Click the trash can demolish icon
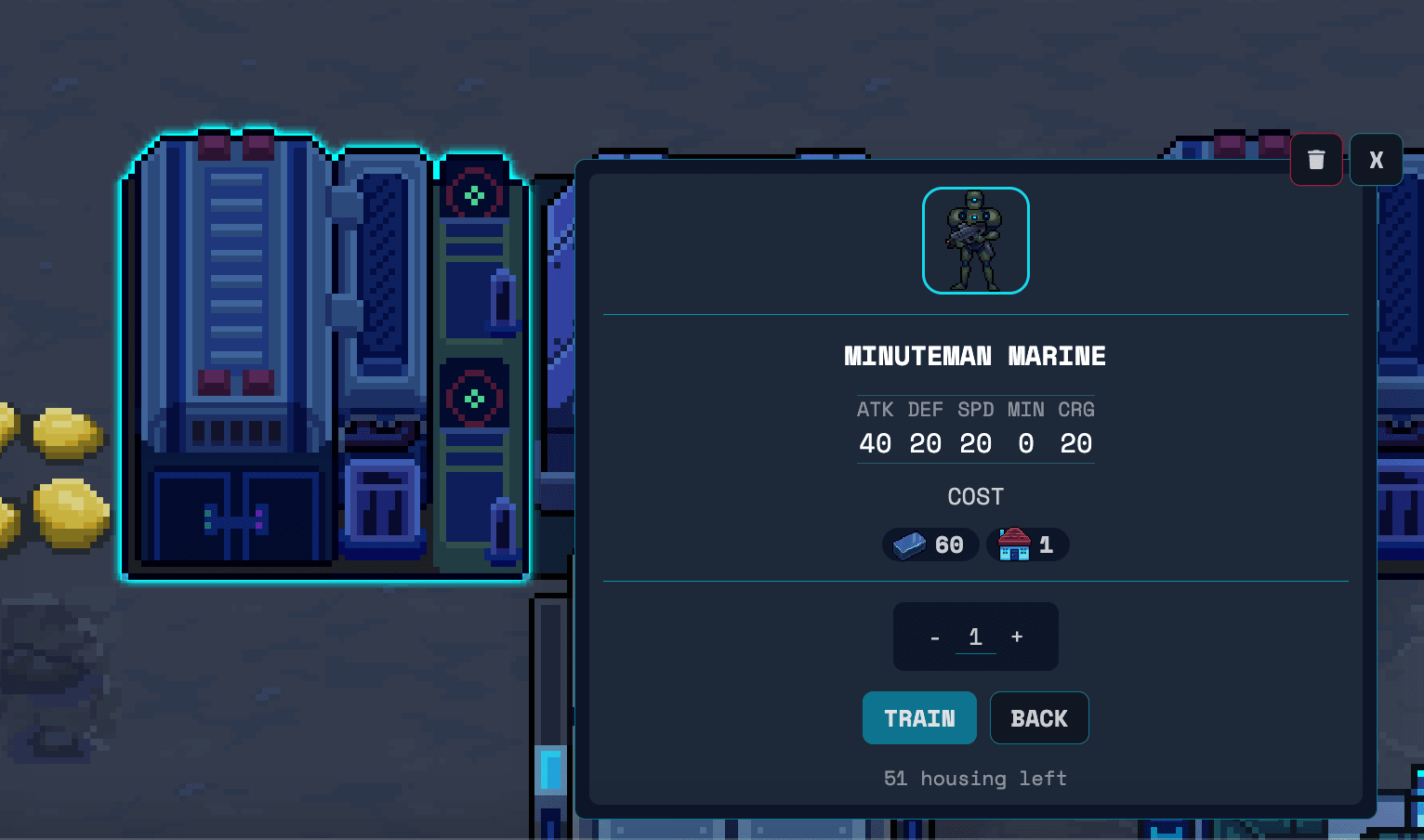This screenshot has height=840, width=1424. coord(1316,159)
